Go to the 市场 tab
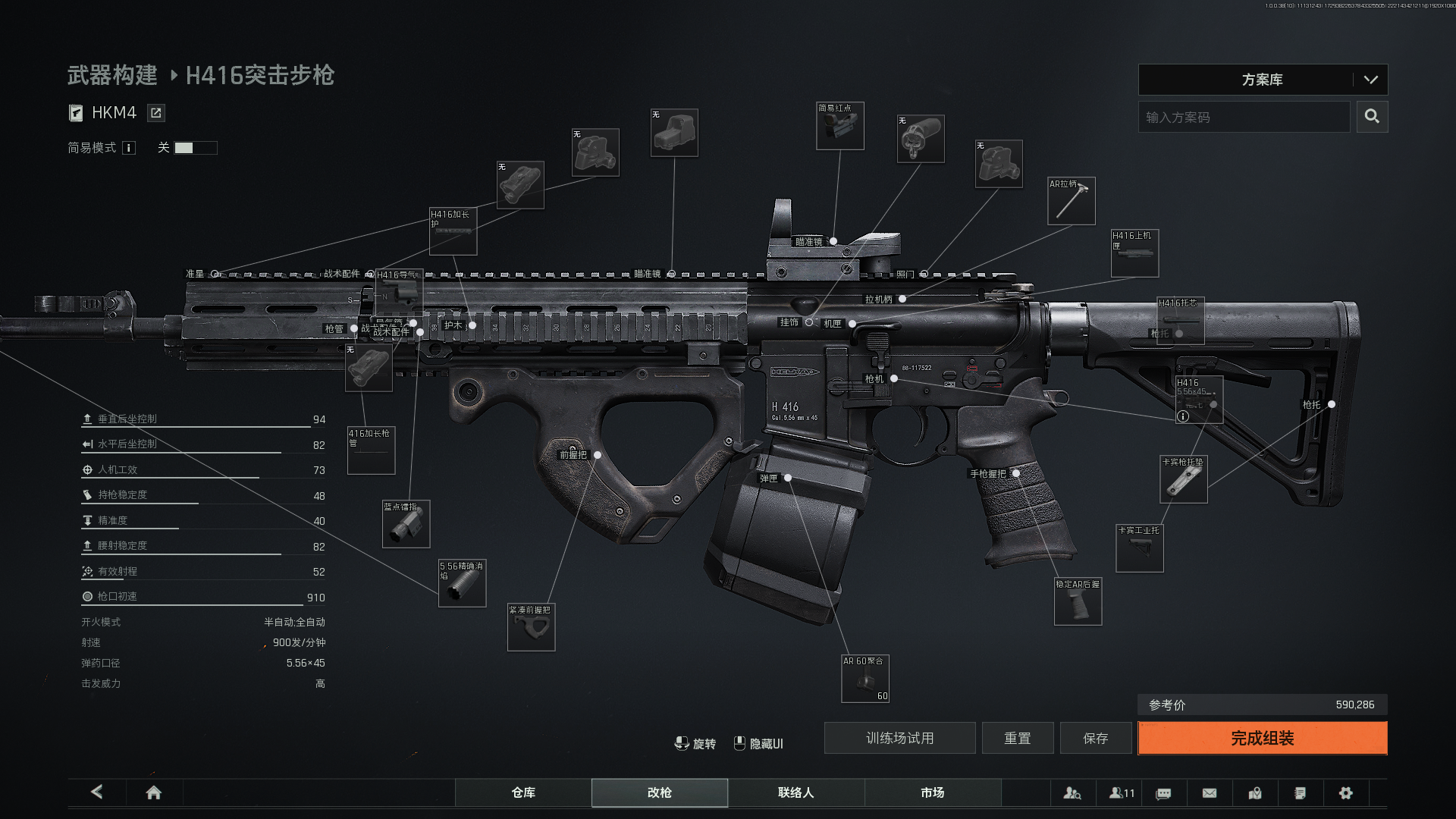 932,792
